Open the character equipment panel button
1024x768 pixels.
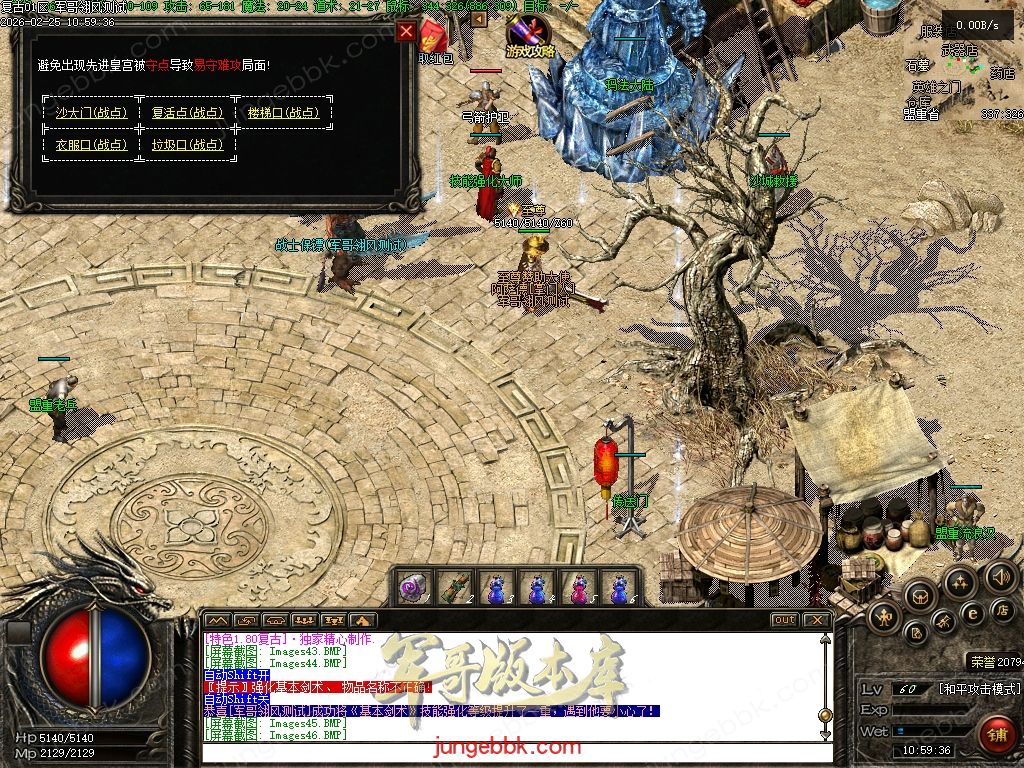coord(882,618)
